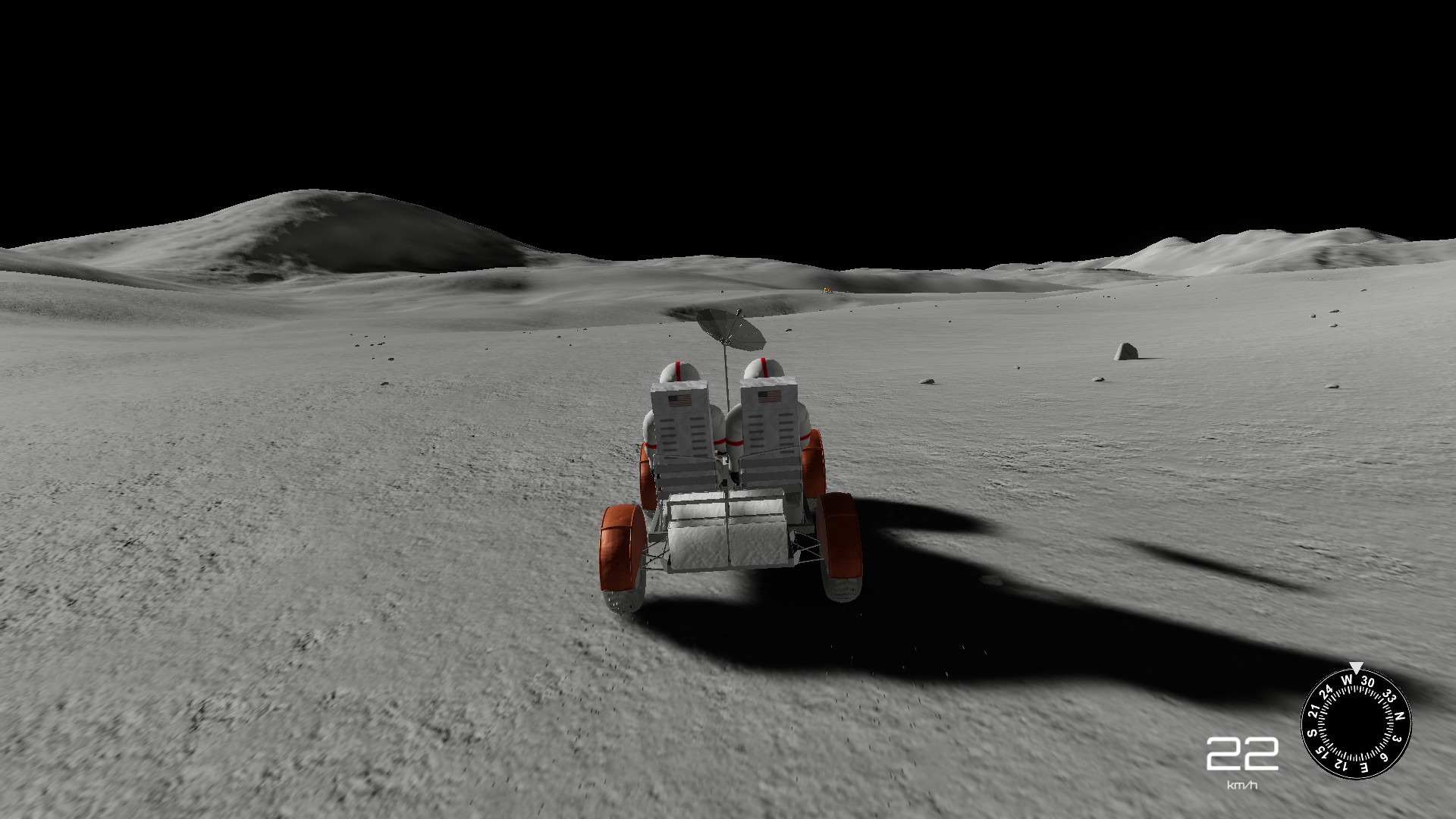Click the E label on the compass face
This screenshot has height=819, width=1456.
pos(1363,768)
